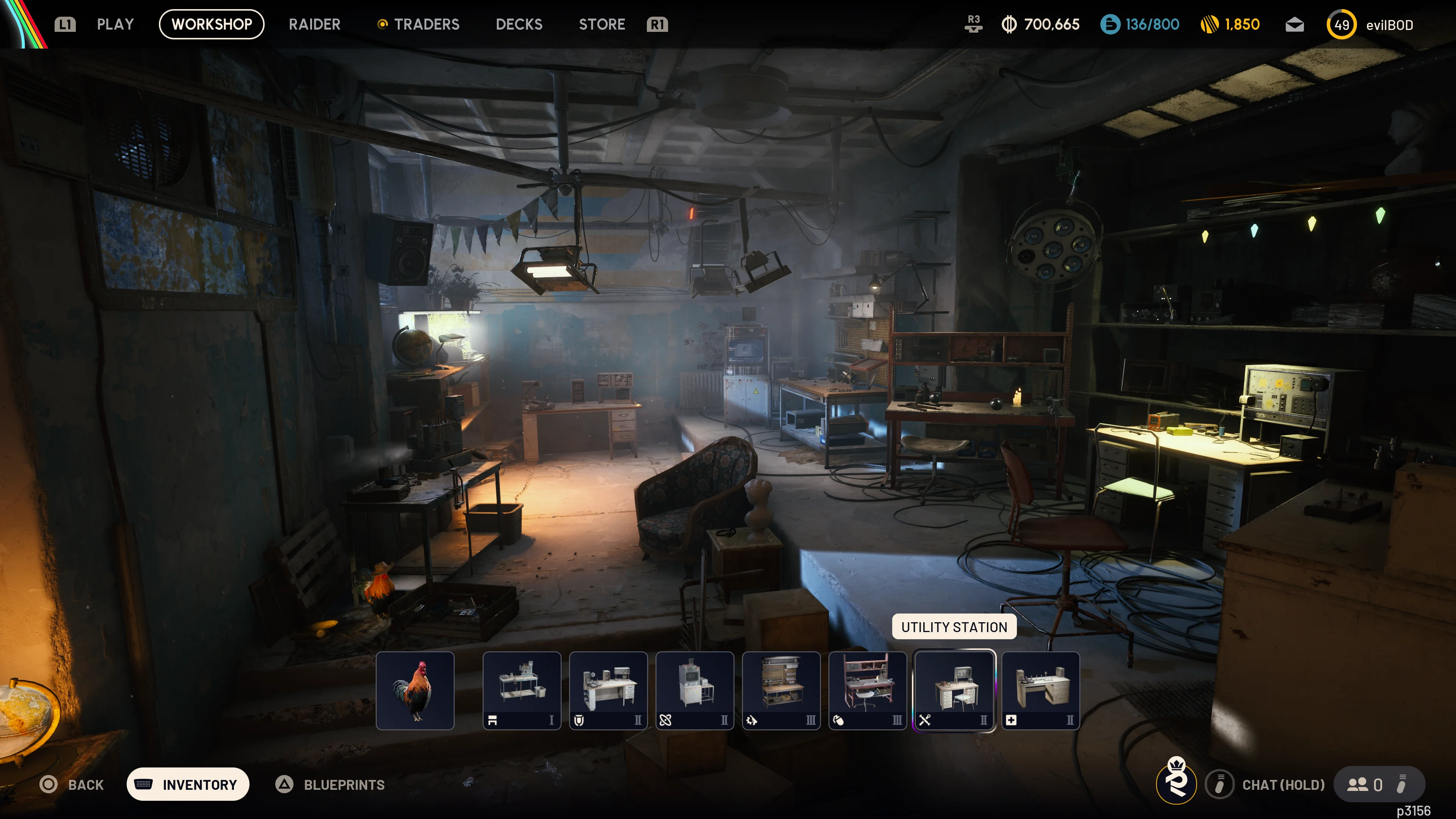Open the INVENTORY with the keyboard icon button

click(187, 784)
